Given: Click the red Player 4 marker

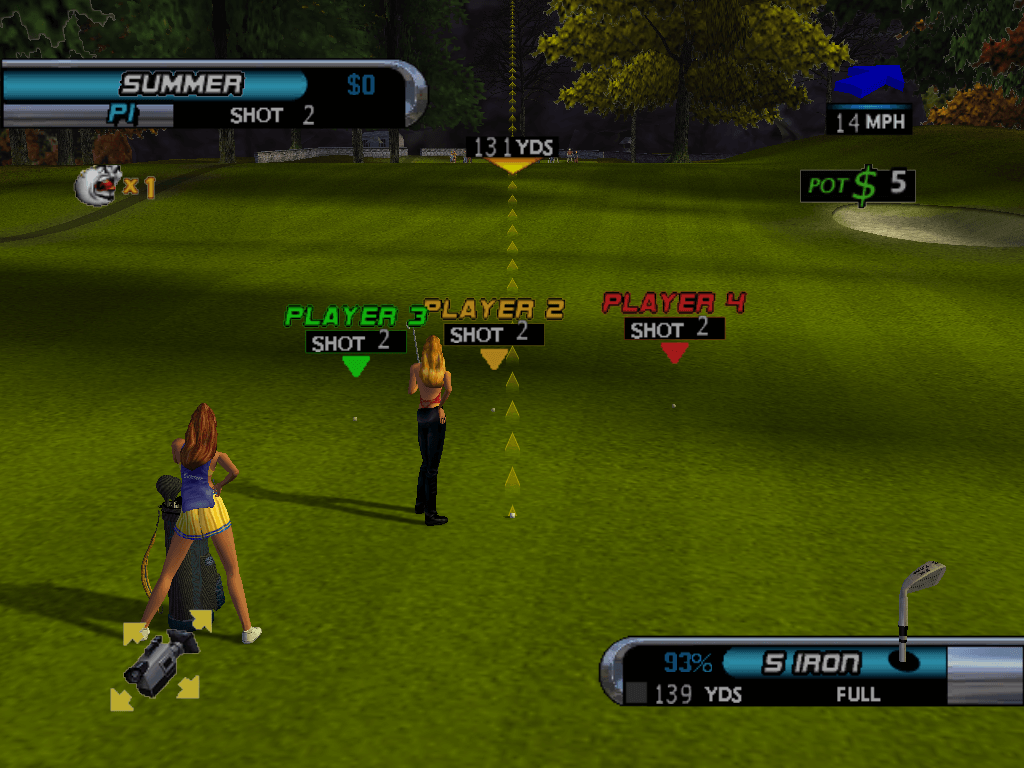Looking at the screenshot, I should coord(674,352).
